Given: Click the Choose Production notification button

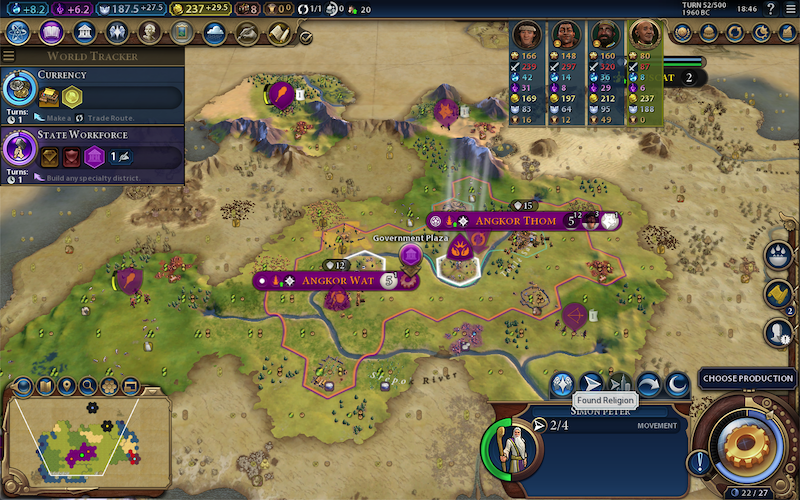Looking at the screenshot, I should 747,378.
